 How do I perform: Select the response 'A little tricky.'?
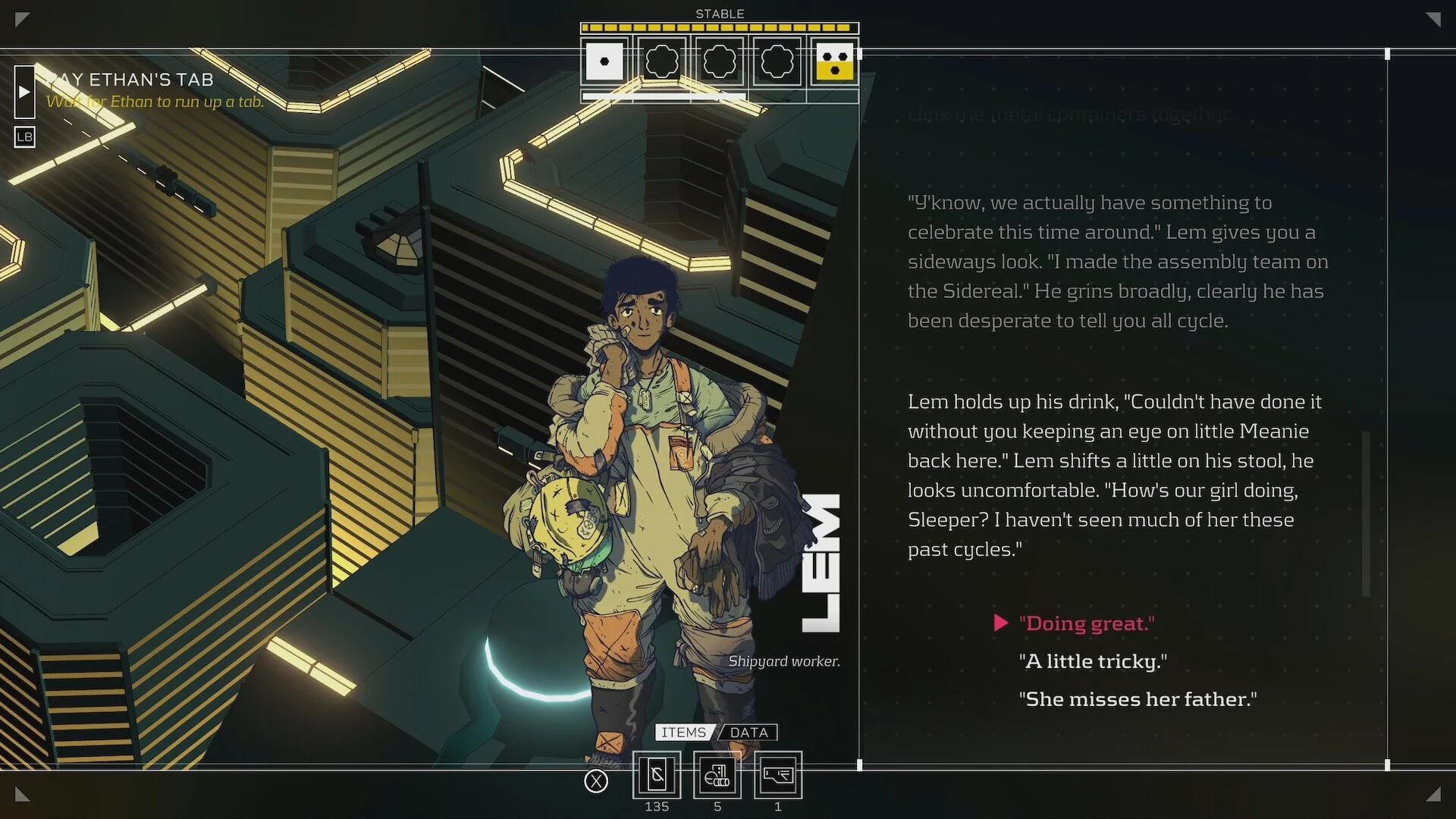coord(1093,661)
